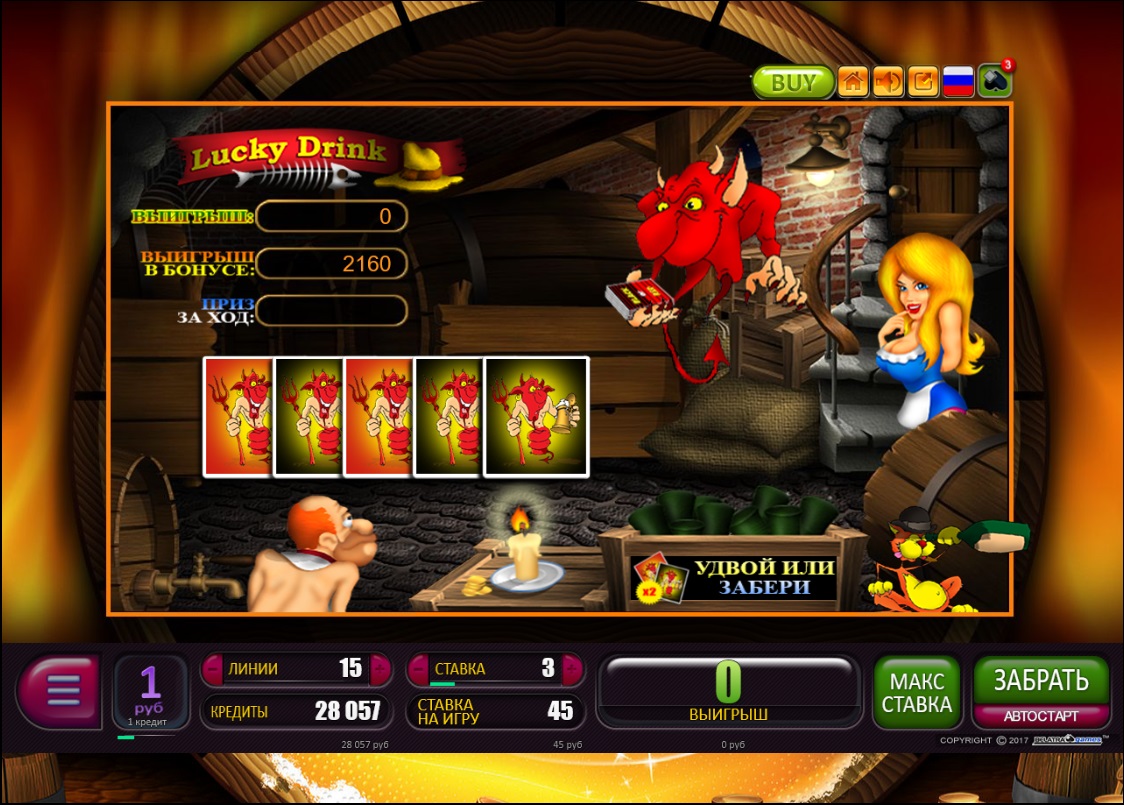
Task: Decrease the Линии count with left arrow
Action: coord(212,669)
